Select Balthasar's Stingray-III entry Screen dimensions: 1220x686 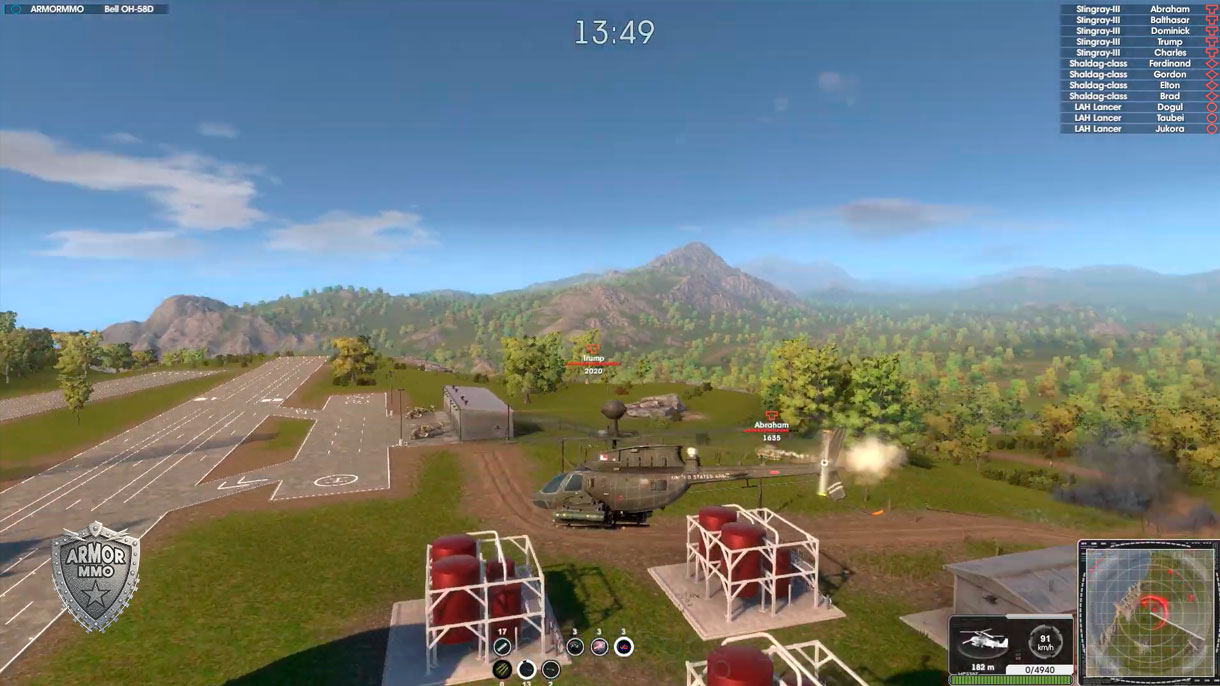(x=1138, y=20)
